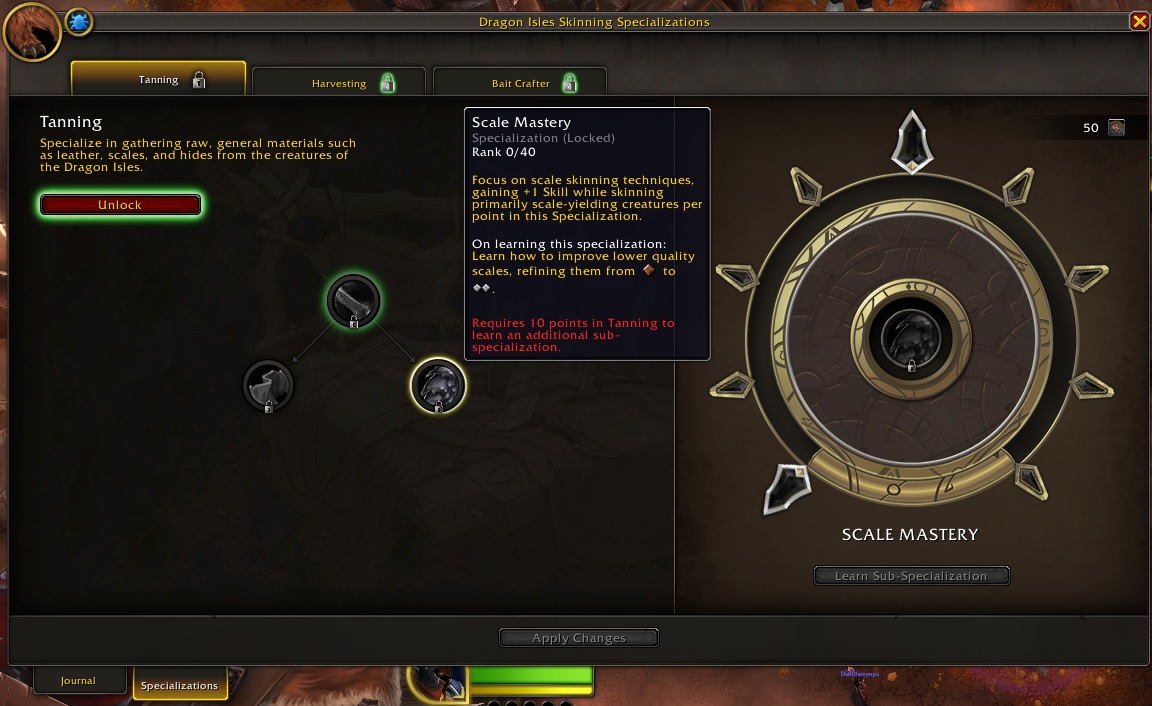Choose the lower-left locked specialization node
The width and height of the screenshot is (1152, 706).
click(x=269, y=386)
